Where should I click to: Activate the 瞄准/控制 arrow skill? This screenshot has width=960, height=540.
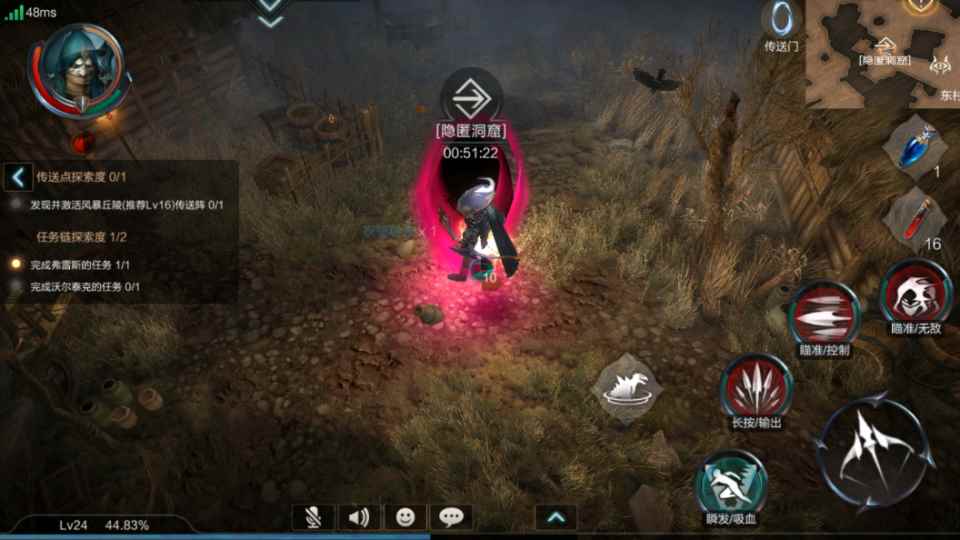point(823,315)
